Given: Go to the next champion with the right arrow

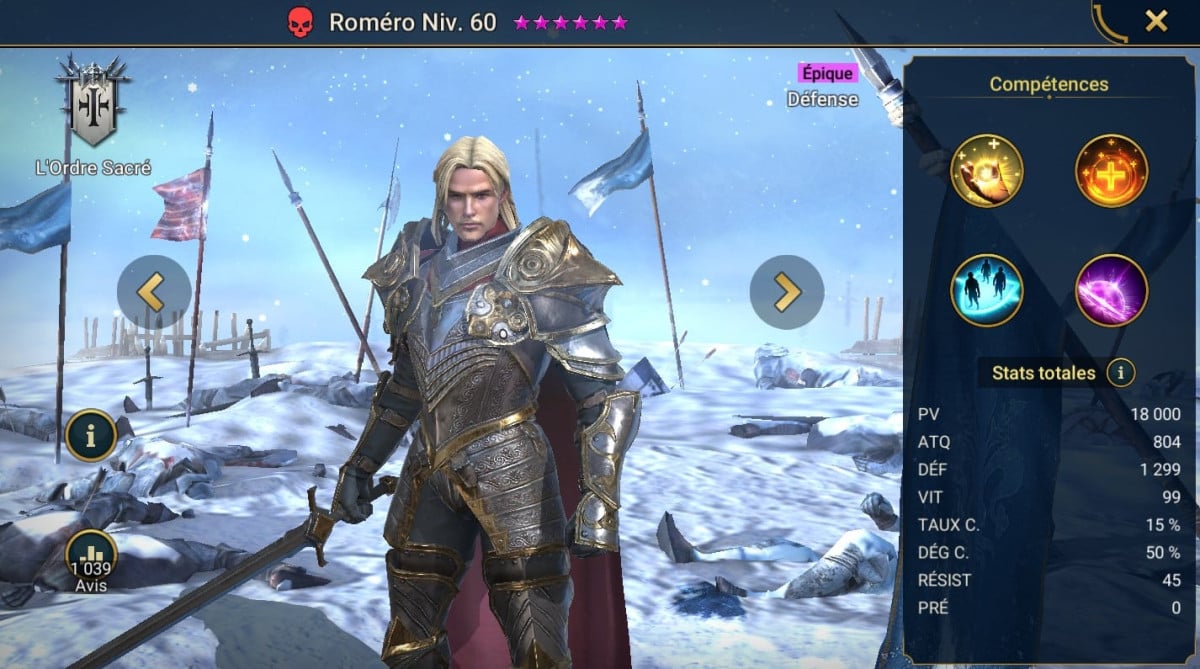Looking at the screenshot, I should 787,292.
